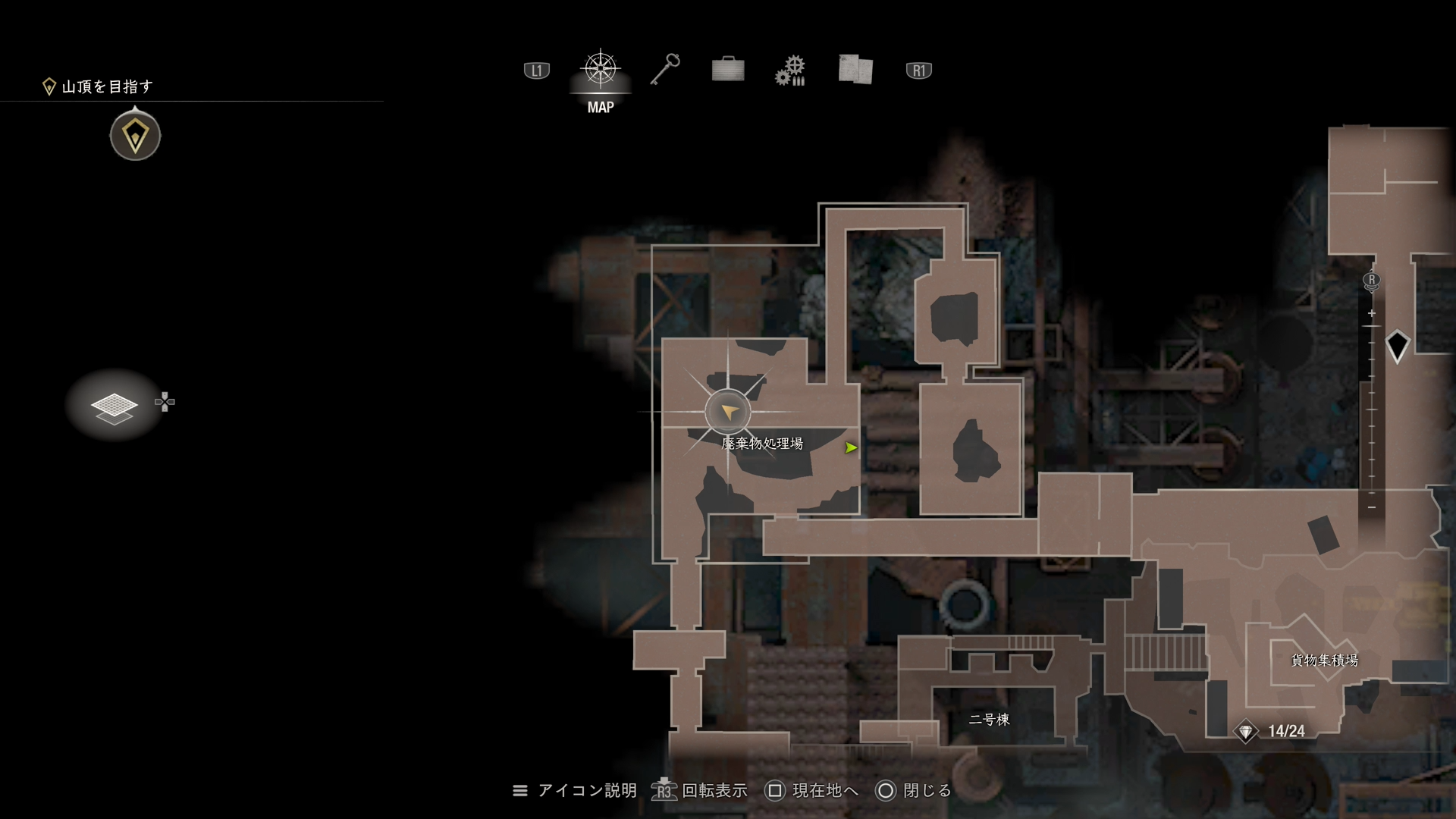1456x819 pixels.
Task: Select the key items icon
Action: click(665, 70)
